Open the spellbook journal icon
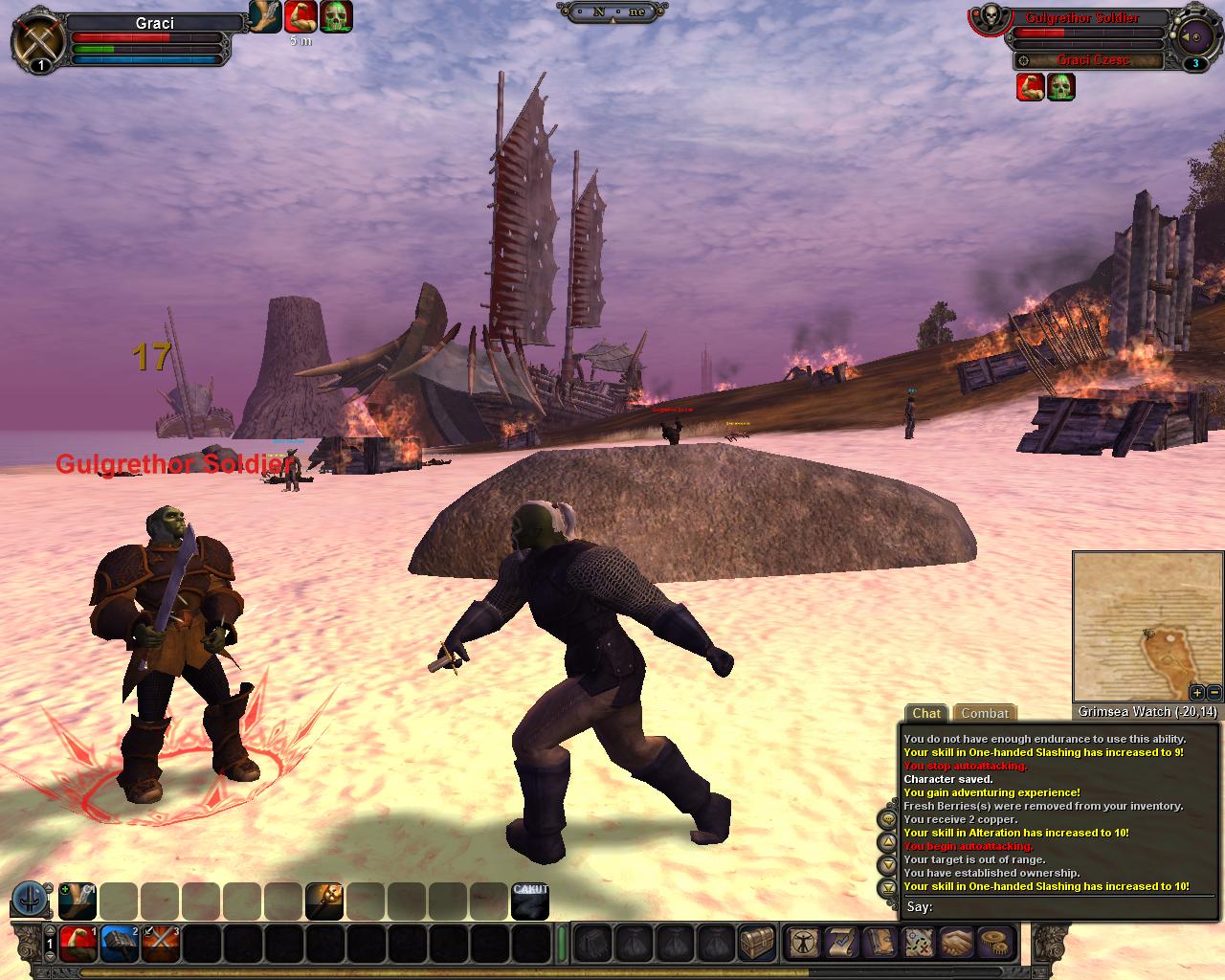1225x980 pixels. [880, 944]
